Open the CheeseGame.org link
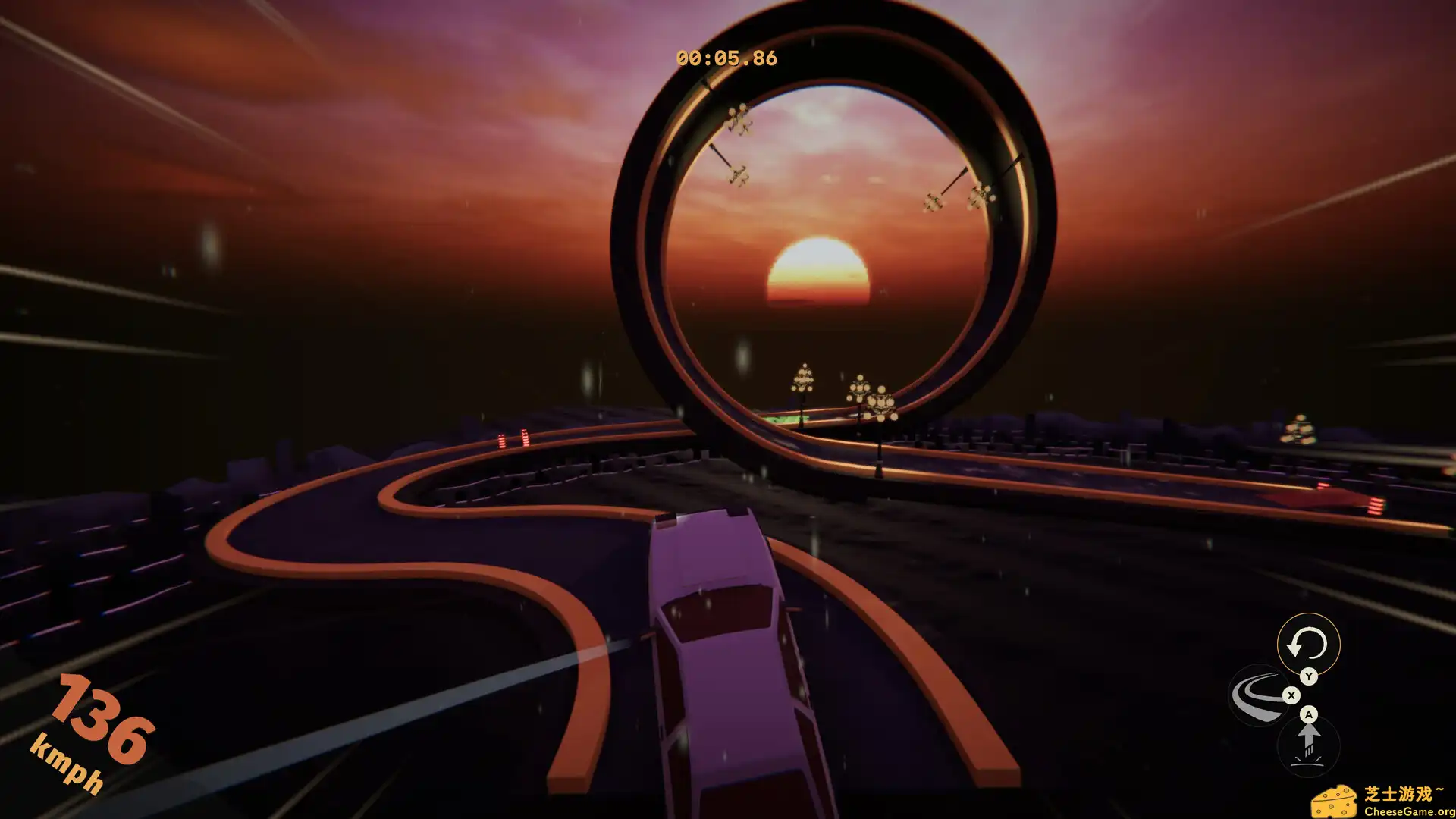This screenshot has width=1456, height=819. pyautogui.click(x=1409, y=811)
